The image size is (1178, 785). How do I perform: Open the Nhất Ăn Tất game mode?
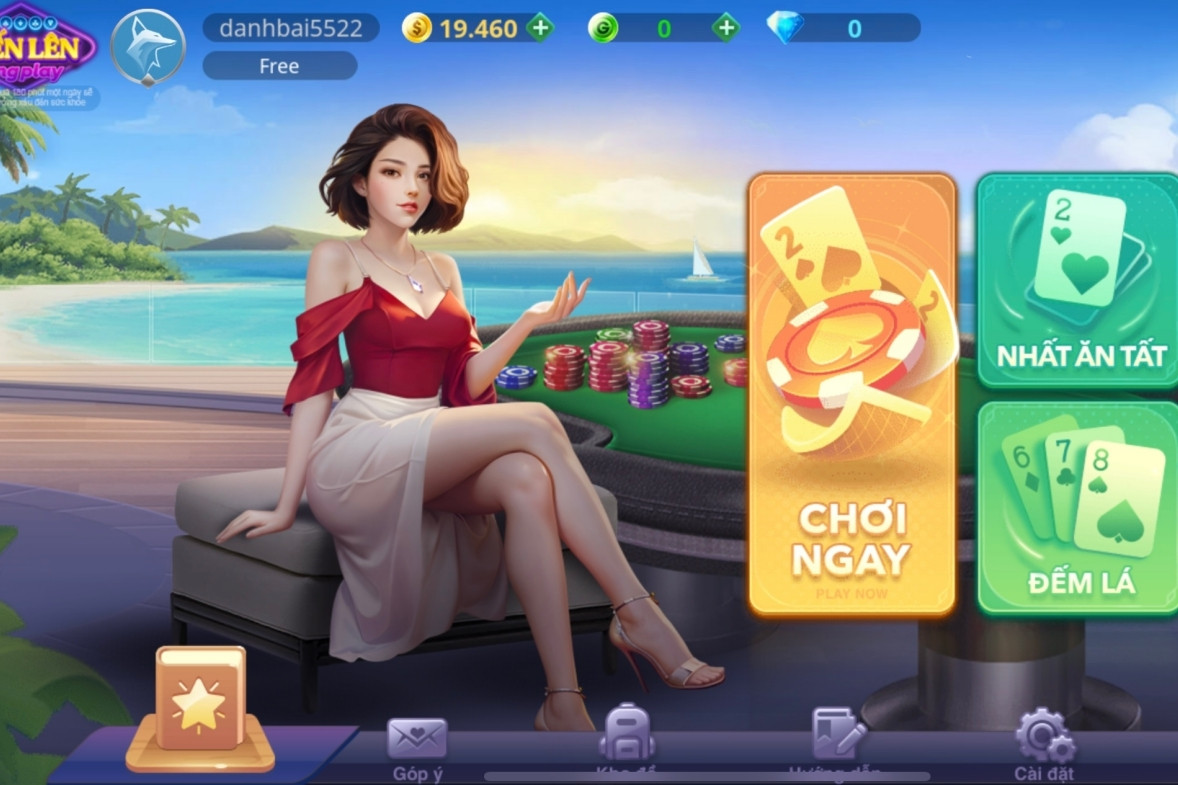(x=1078, y=280)
